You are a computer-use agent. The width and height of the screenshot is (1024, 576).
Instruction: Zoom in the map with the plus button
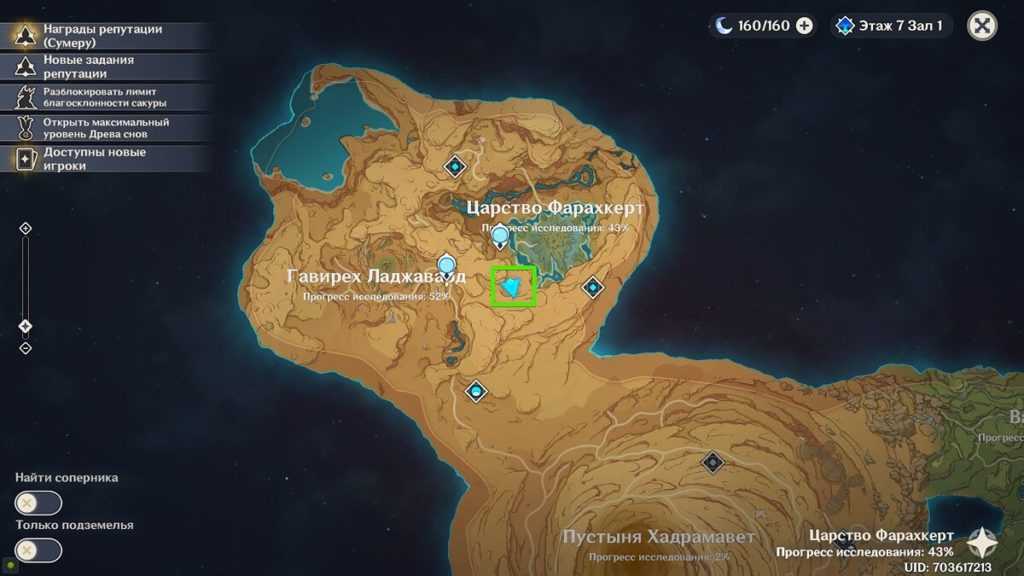click(x=26, y=228)
